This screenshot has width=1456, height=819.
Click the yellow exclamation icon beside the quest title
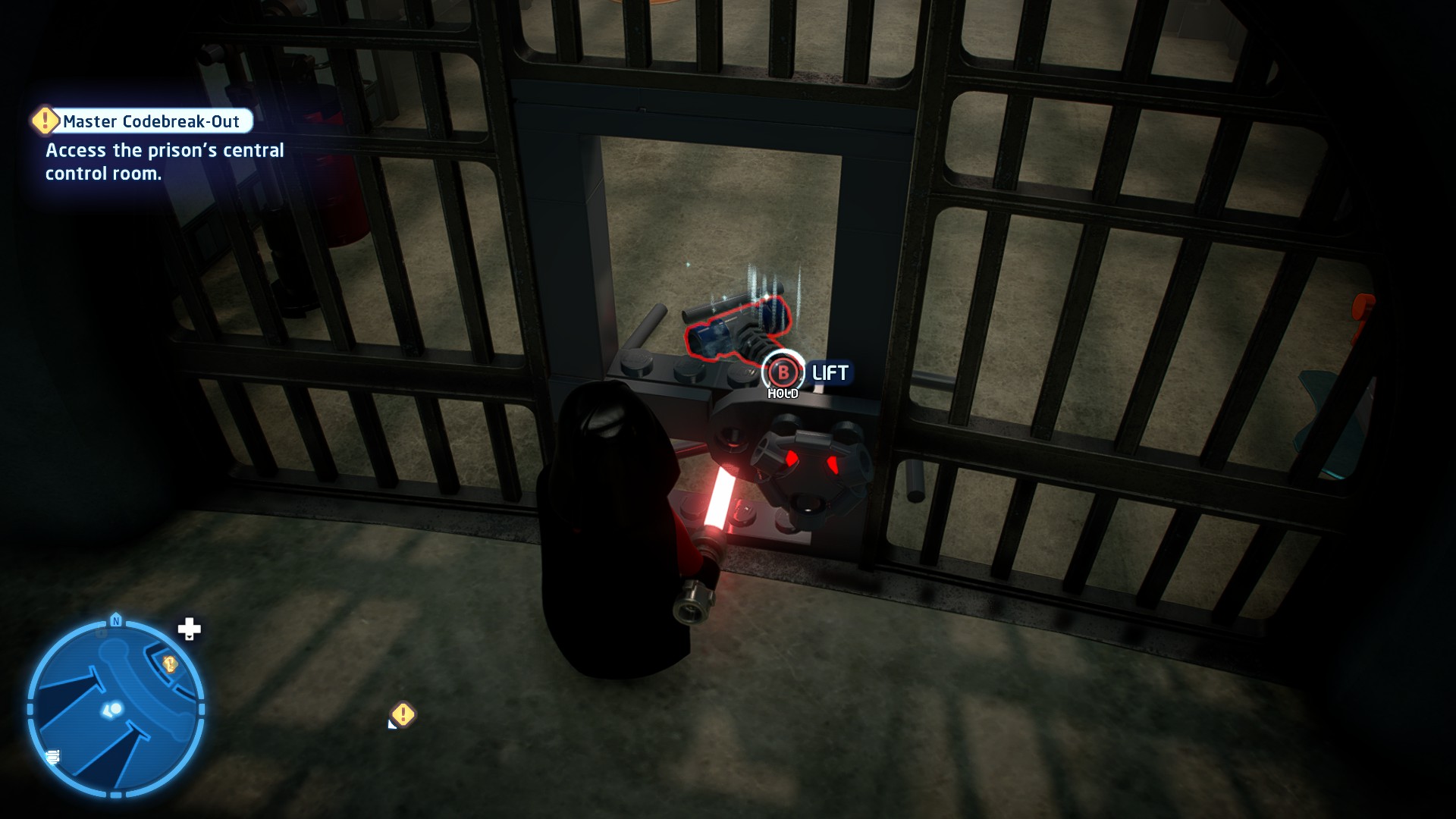(45, 120)
